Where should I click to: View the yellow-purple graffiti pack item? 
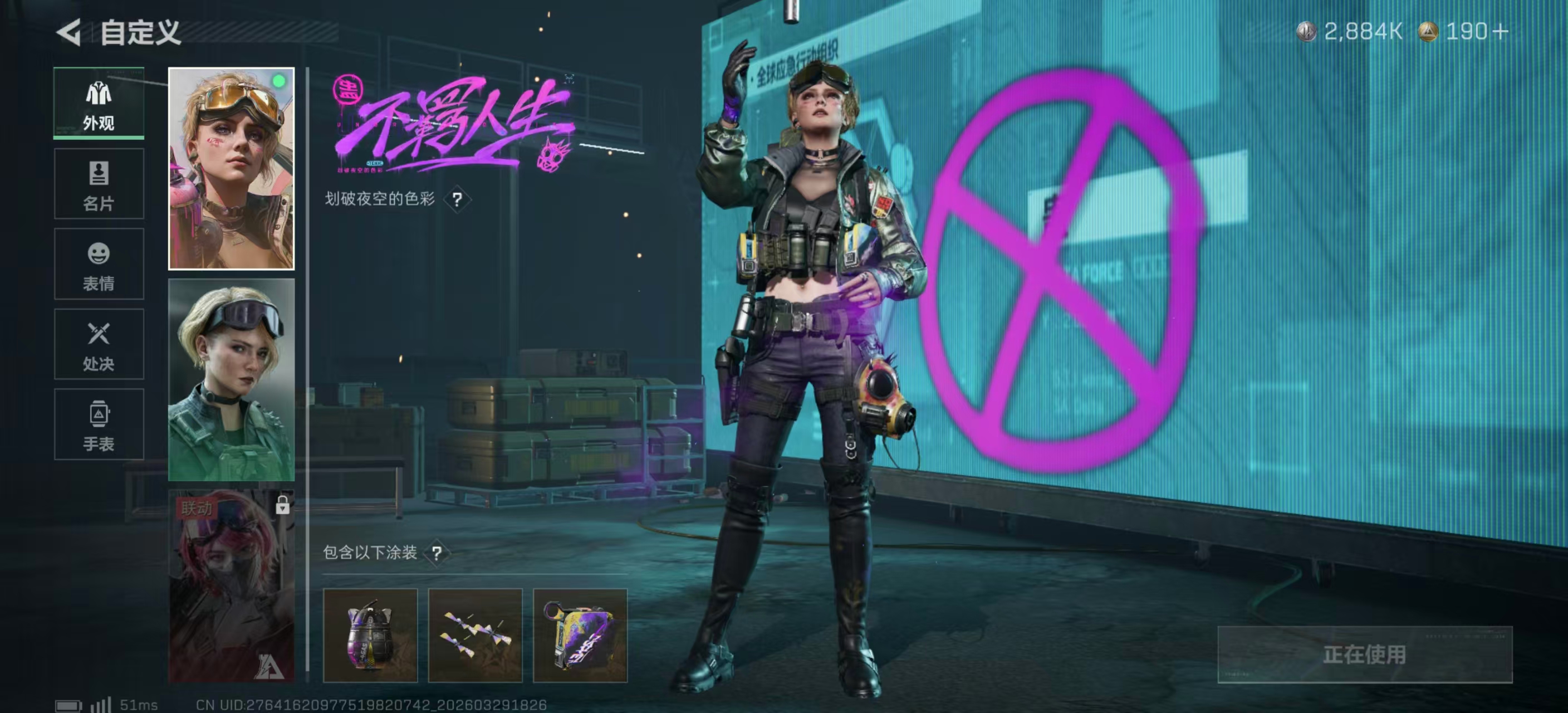point(580,635)
